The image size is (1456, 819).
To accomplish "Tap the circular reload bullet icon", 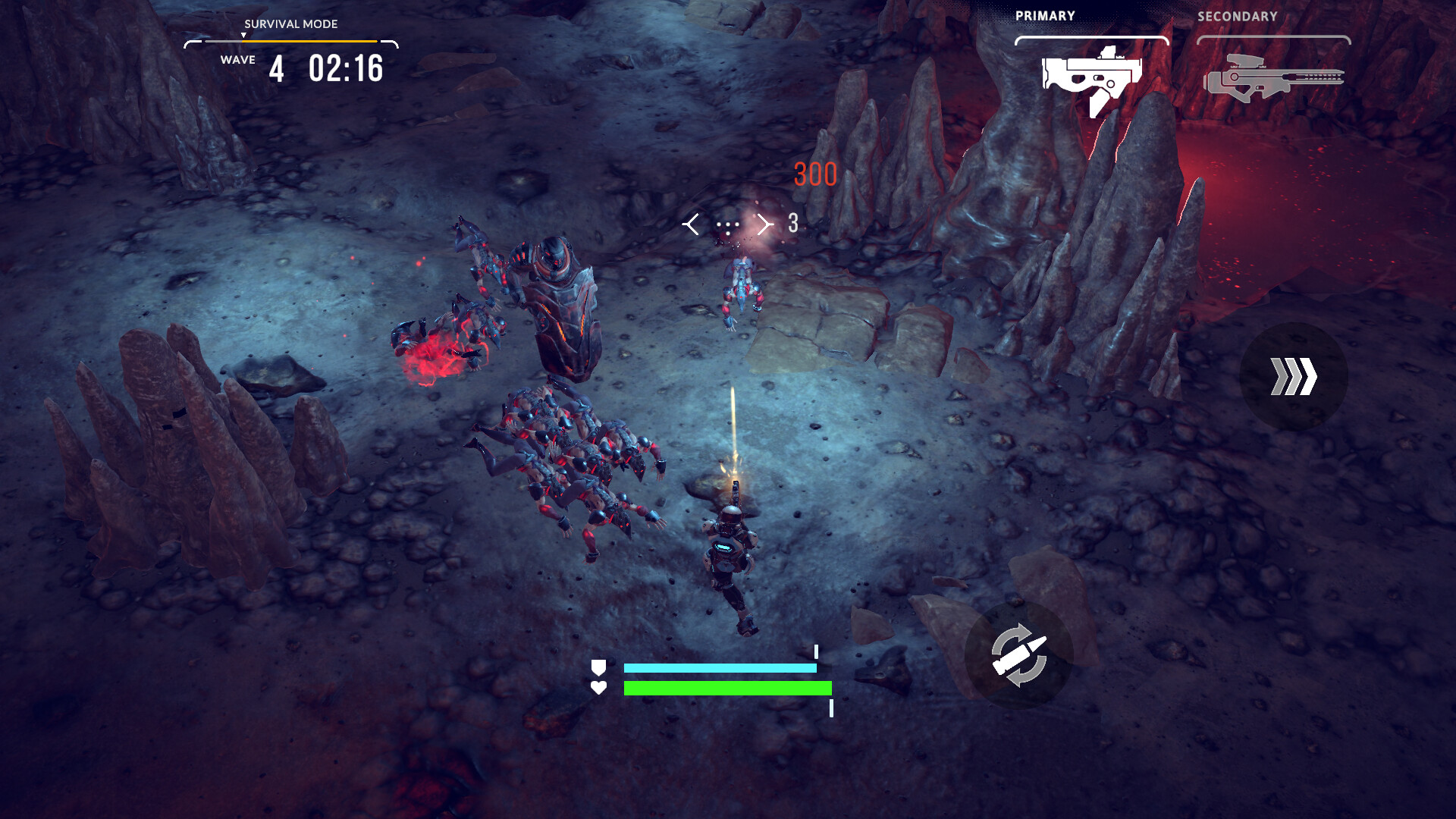I will tap(1020, 654).
